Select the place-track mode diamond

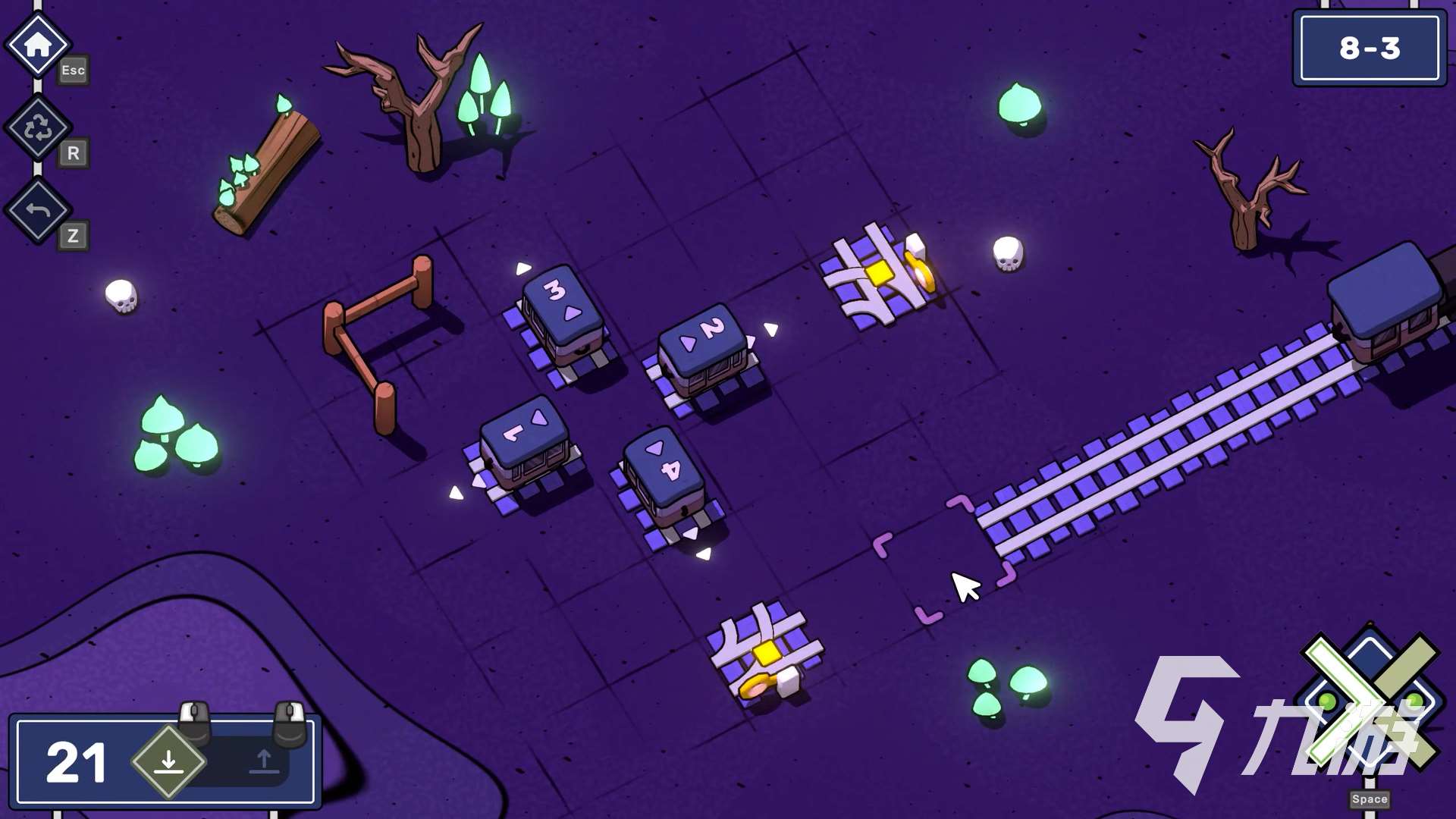point(168,761)
